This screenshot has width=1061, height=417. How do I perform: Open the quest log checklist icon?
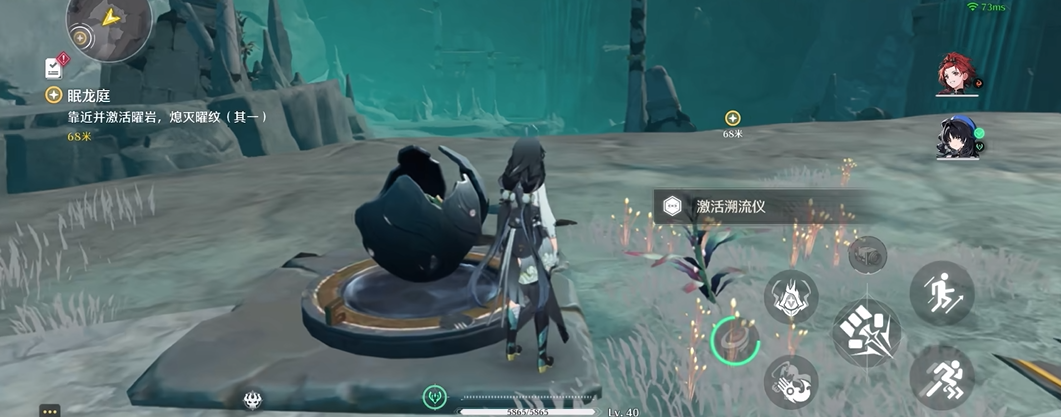54,67
